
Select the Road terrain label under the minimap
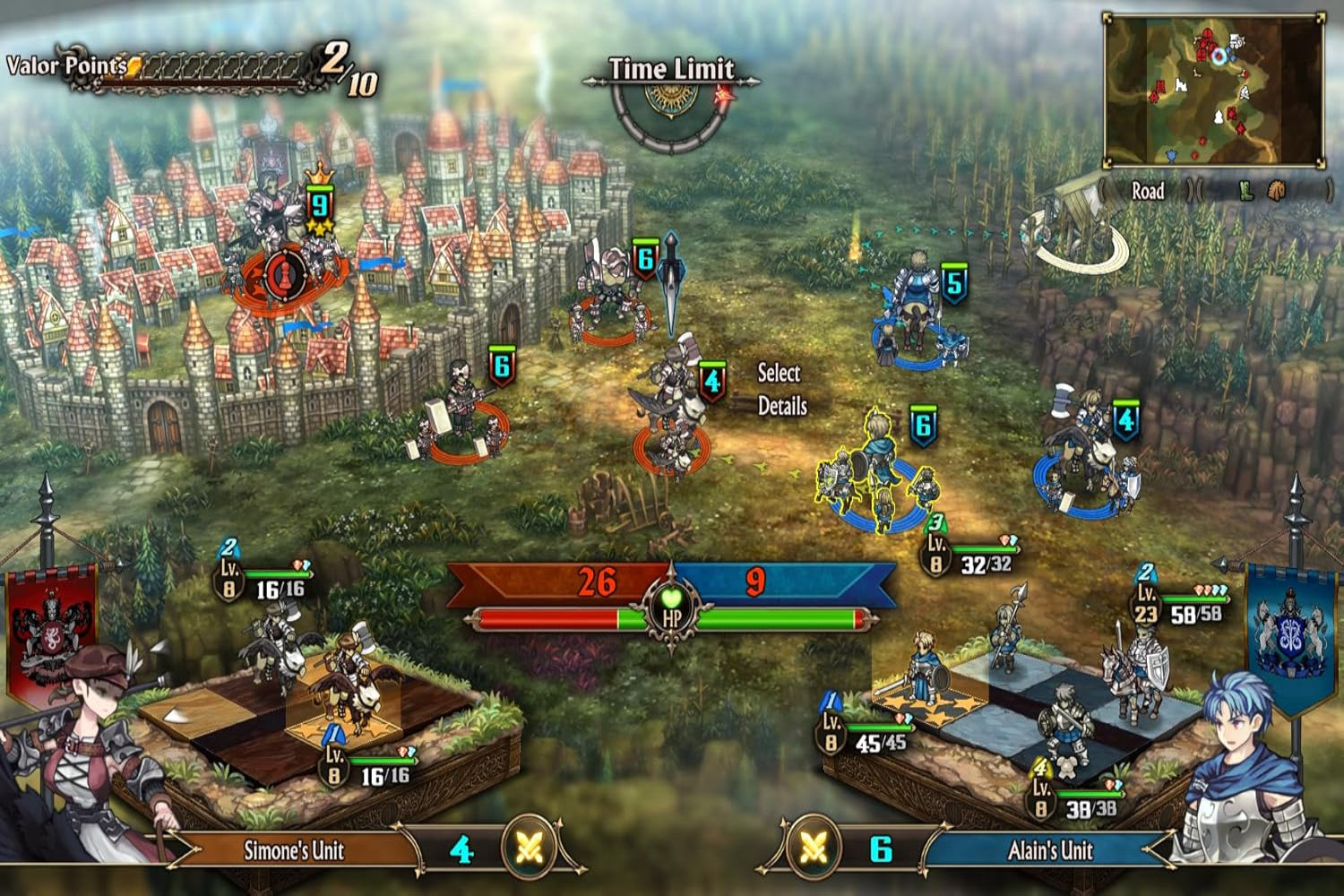click(x=1147, y=191)
